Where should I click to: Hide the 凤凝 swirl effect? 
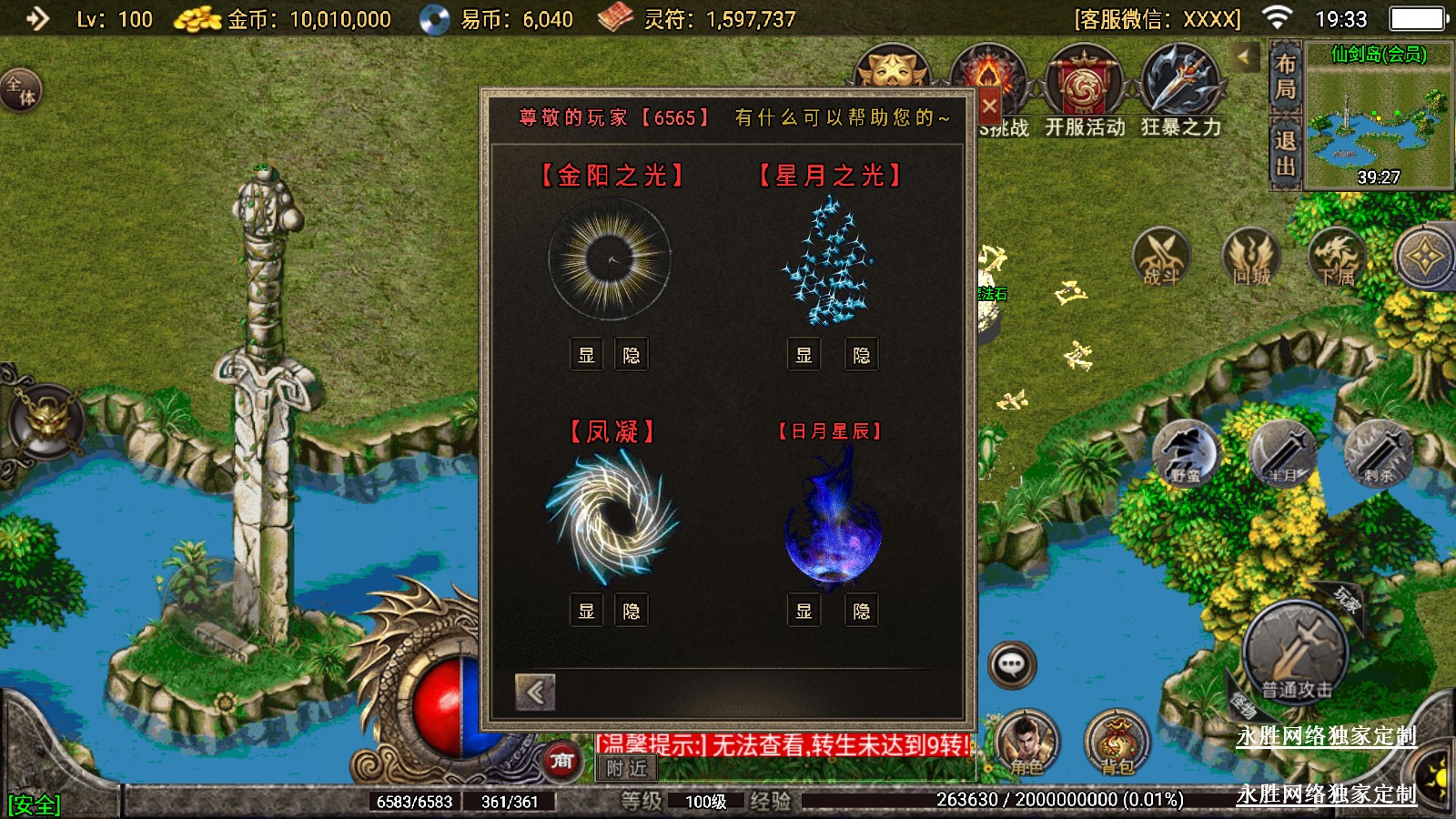pos(632,611)
